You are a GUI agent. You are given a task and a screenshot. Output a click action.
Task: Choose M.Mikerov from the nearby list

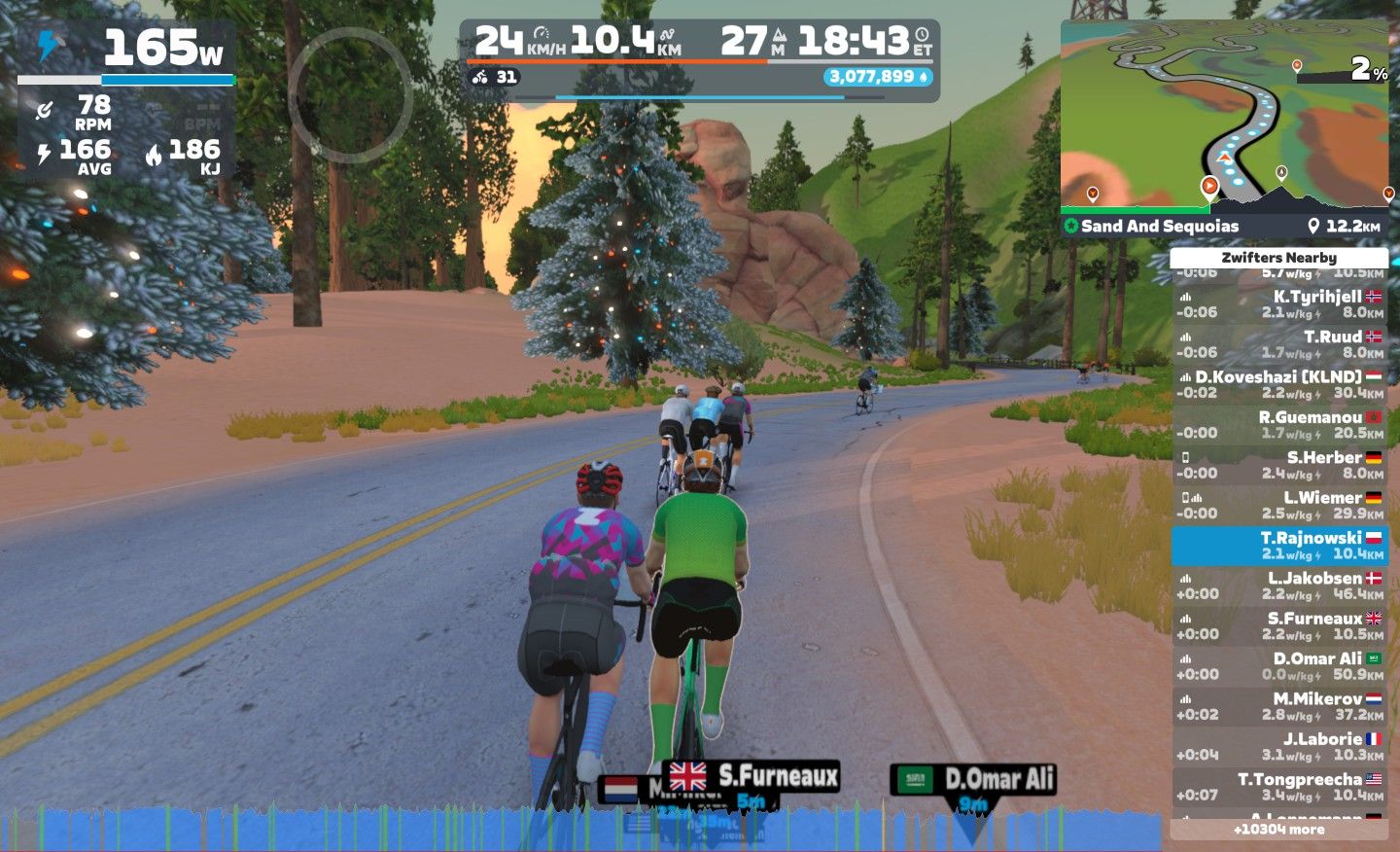1278,706
